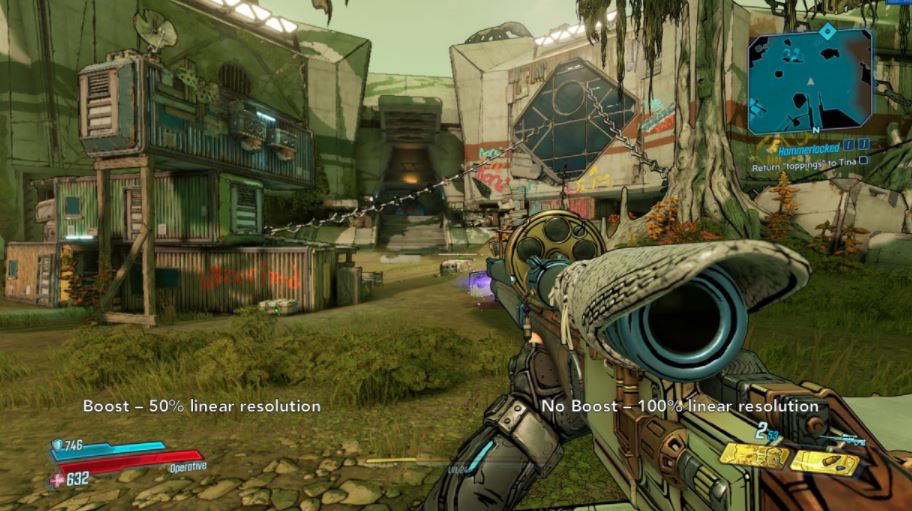Select the yellow weapon card showing bullets
This screenshot has width=912, height=511.
click(x=825, y=462)
